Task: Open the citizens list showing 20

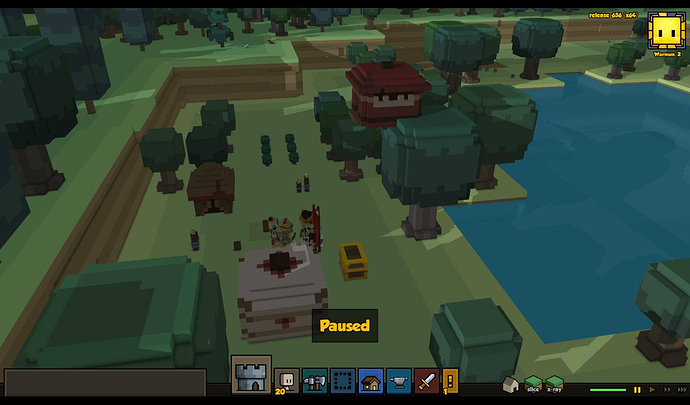Action: point(286,380)
